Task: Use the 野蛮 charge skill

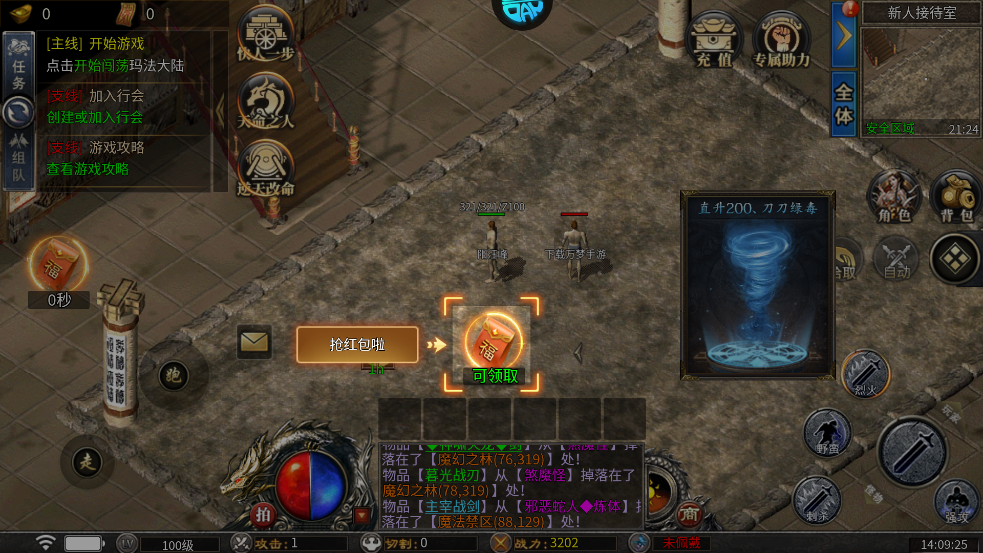Action: (x=828, y=432)
